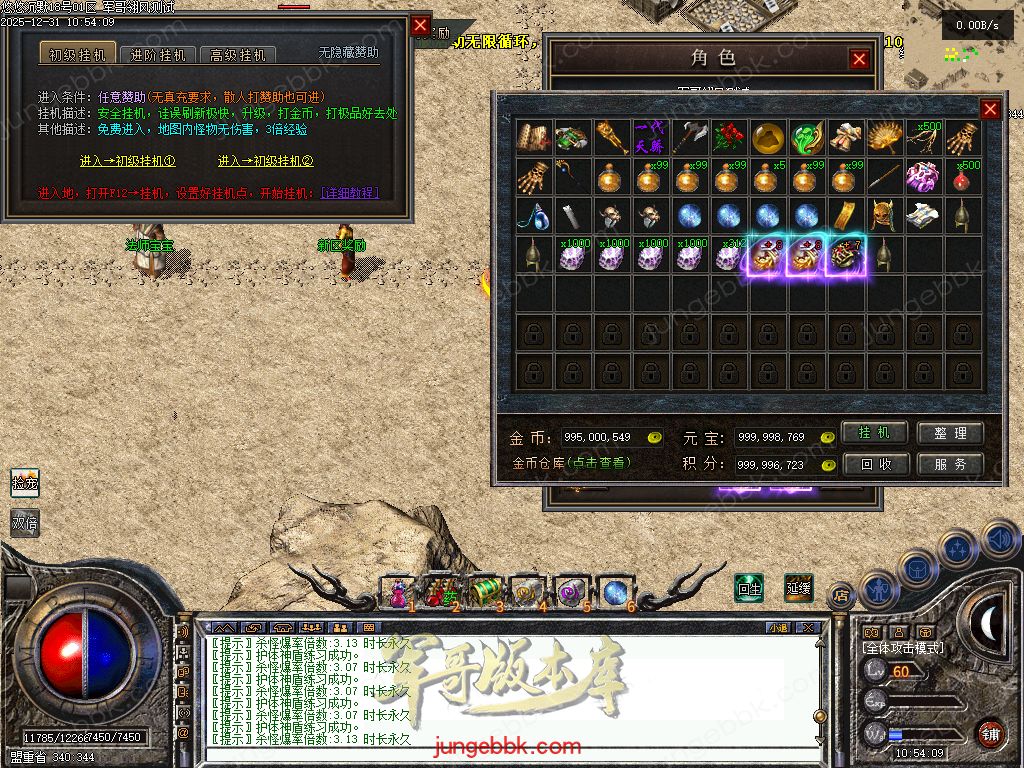Select the double-headed battle axe in the bag
Screen dimensions: 1024x768
click(690, 137)
